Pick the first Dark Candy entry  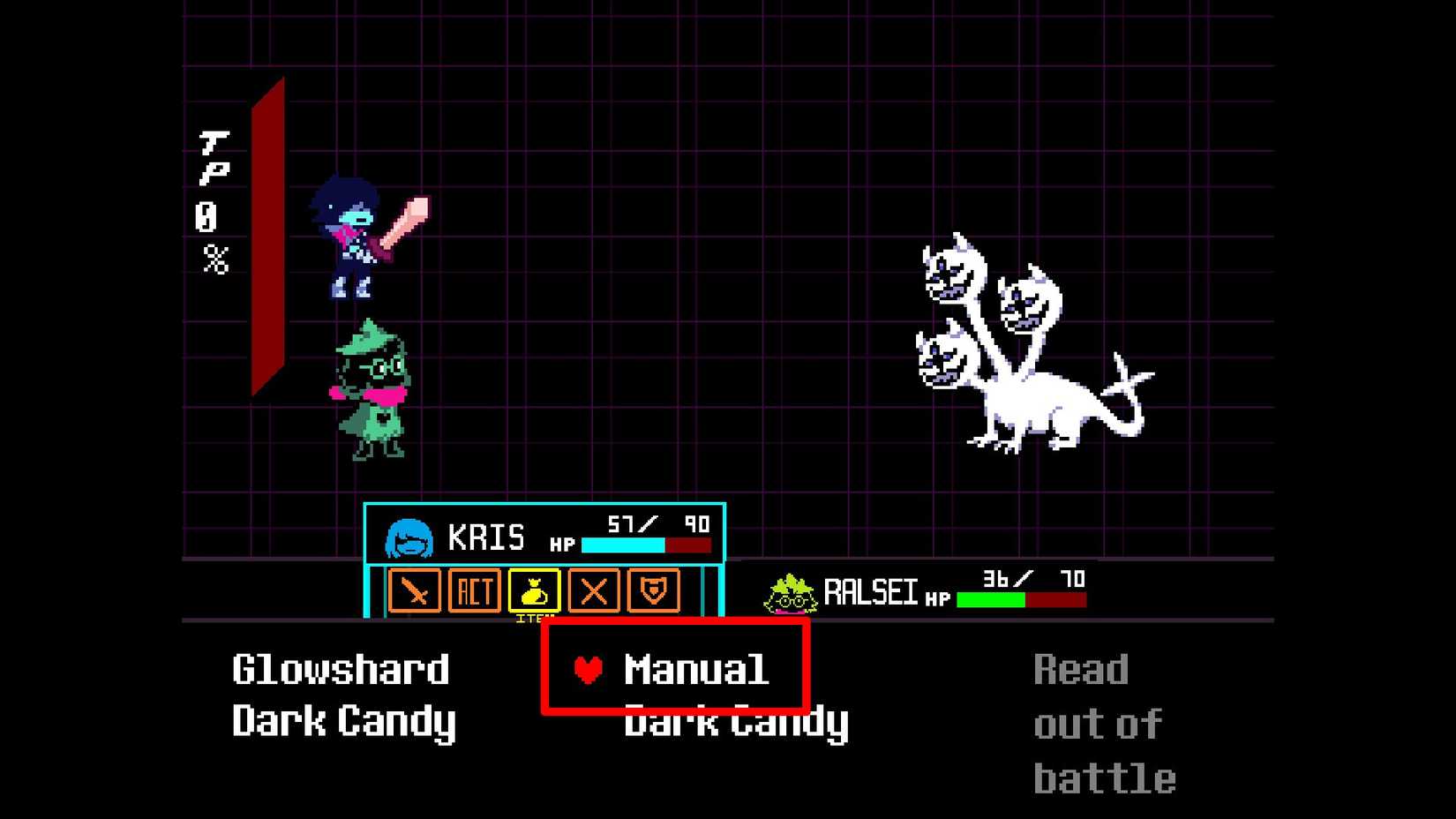tap(342, 721)
